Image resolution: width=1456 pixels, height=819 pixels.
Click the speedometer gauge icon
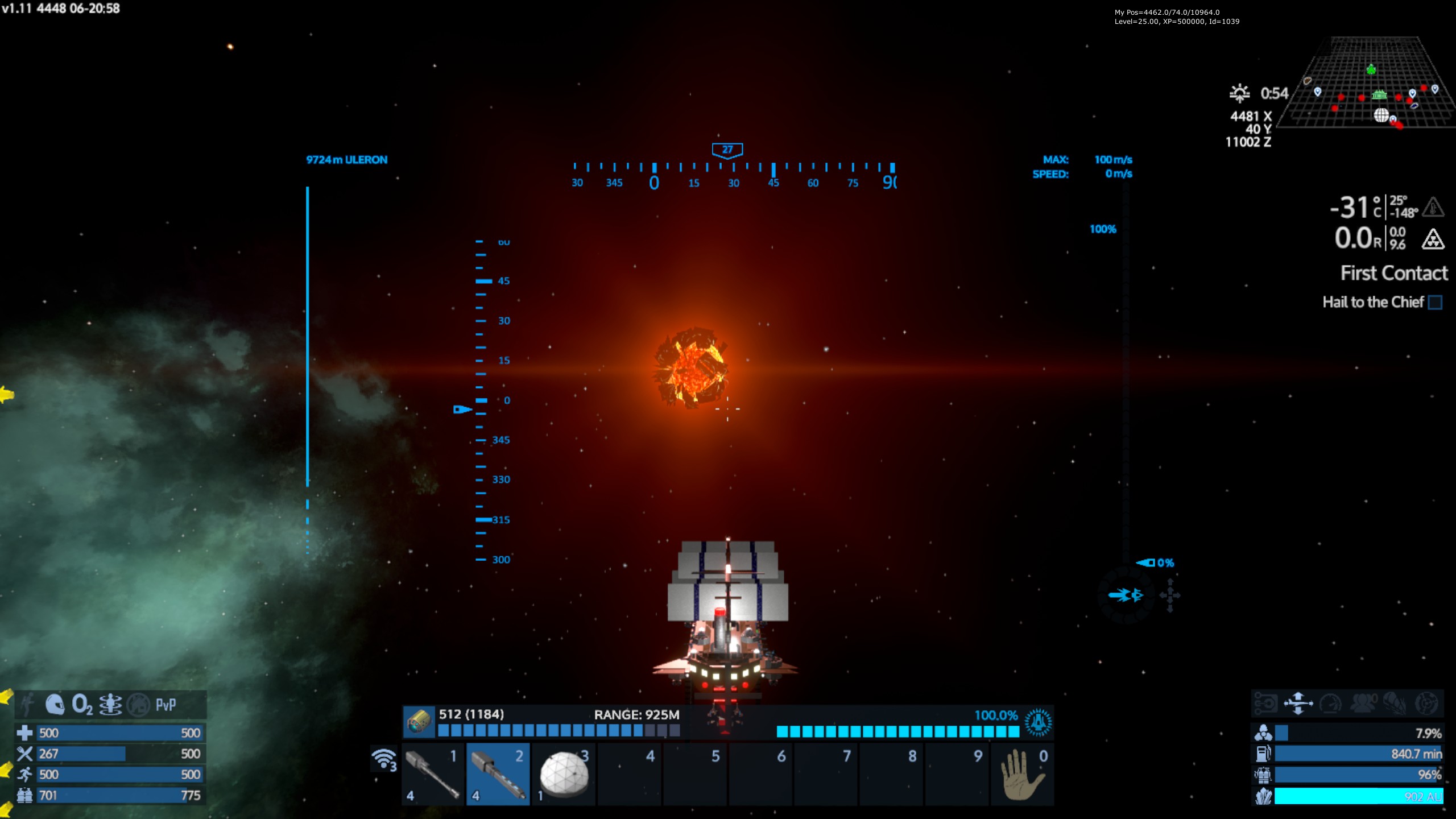click(x=1331, y=703)
